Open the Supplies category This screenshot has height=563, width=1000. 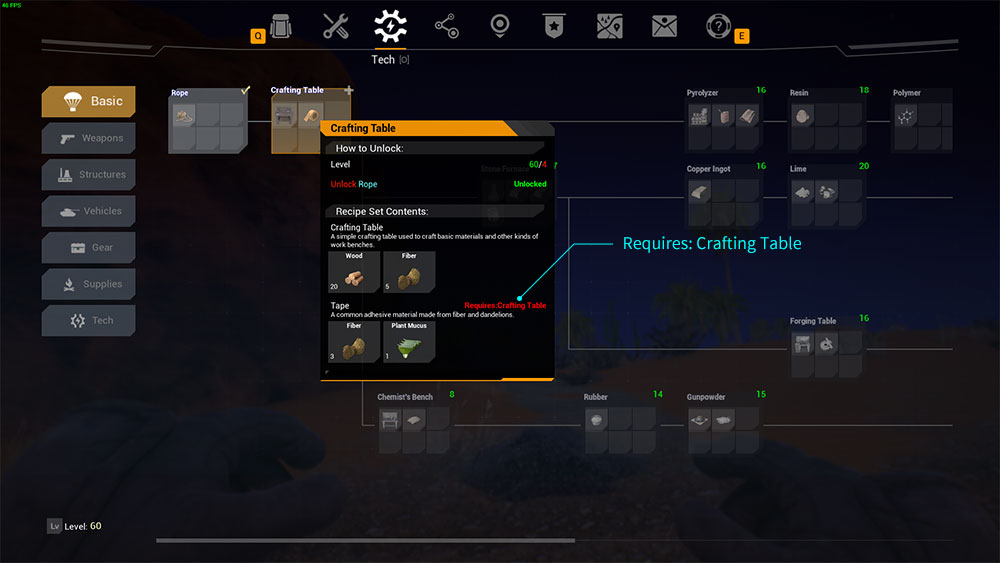click(x=88, y=284)
